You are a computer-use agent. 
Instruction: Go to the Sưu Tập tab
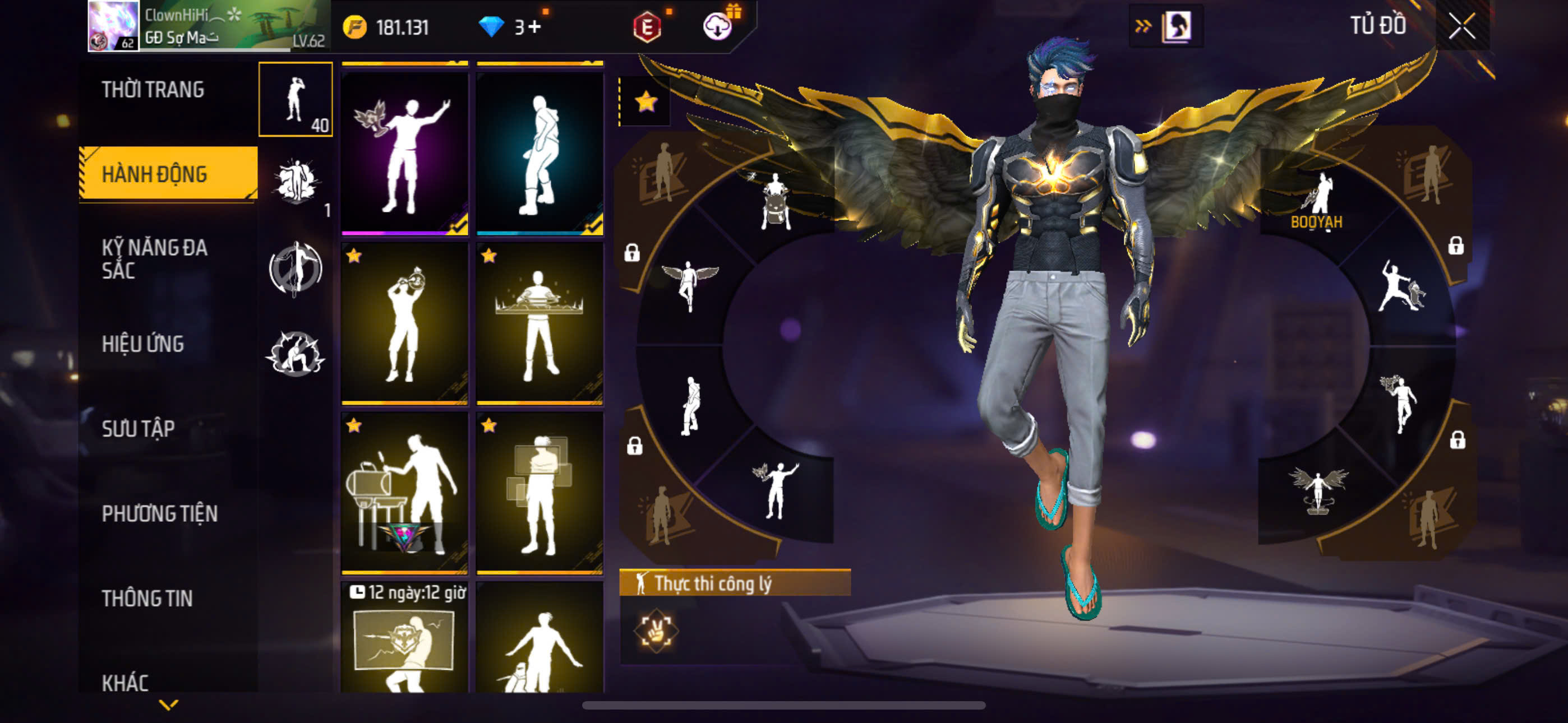click(x=138, y=428)
